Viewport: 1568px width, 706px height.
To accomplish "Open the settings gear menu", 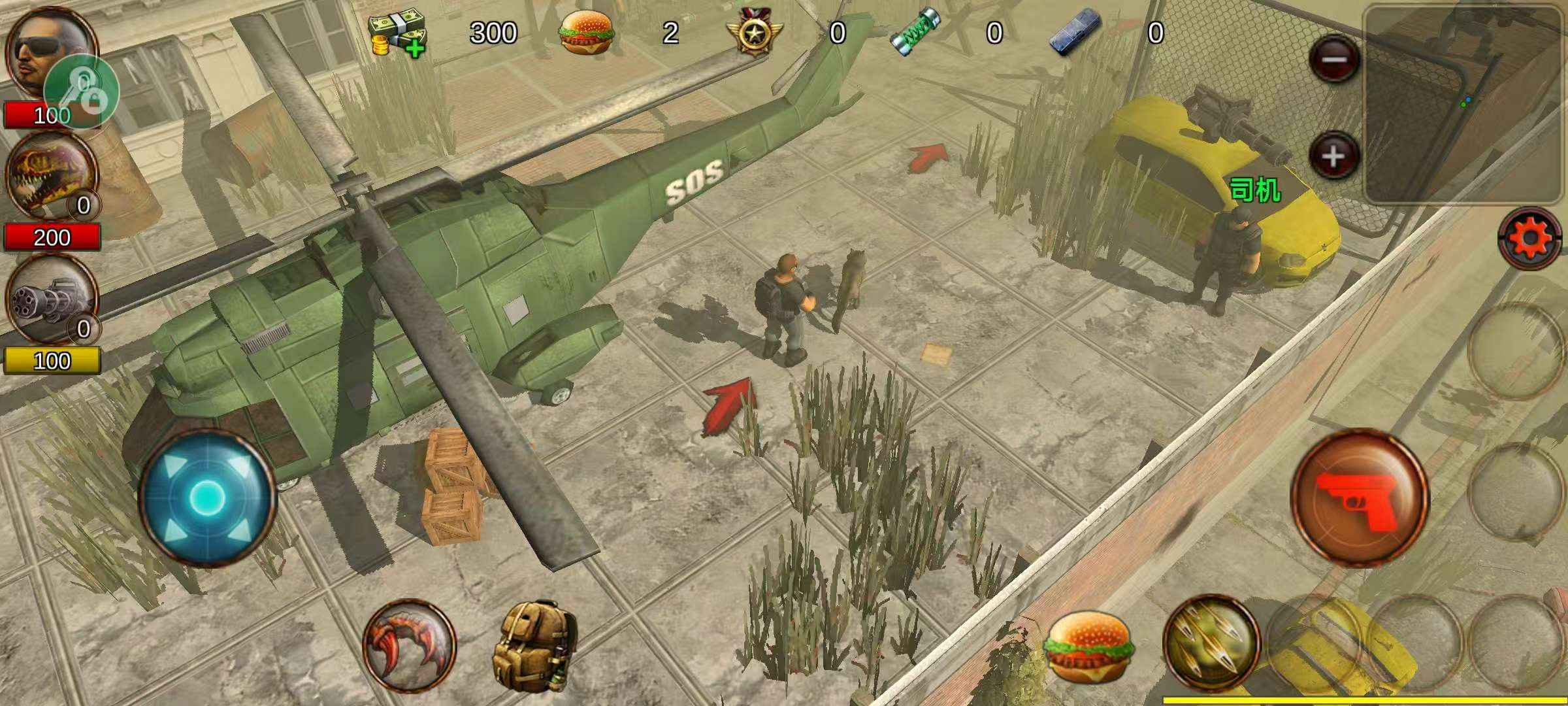I will (x=1530, y=239).
